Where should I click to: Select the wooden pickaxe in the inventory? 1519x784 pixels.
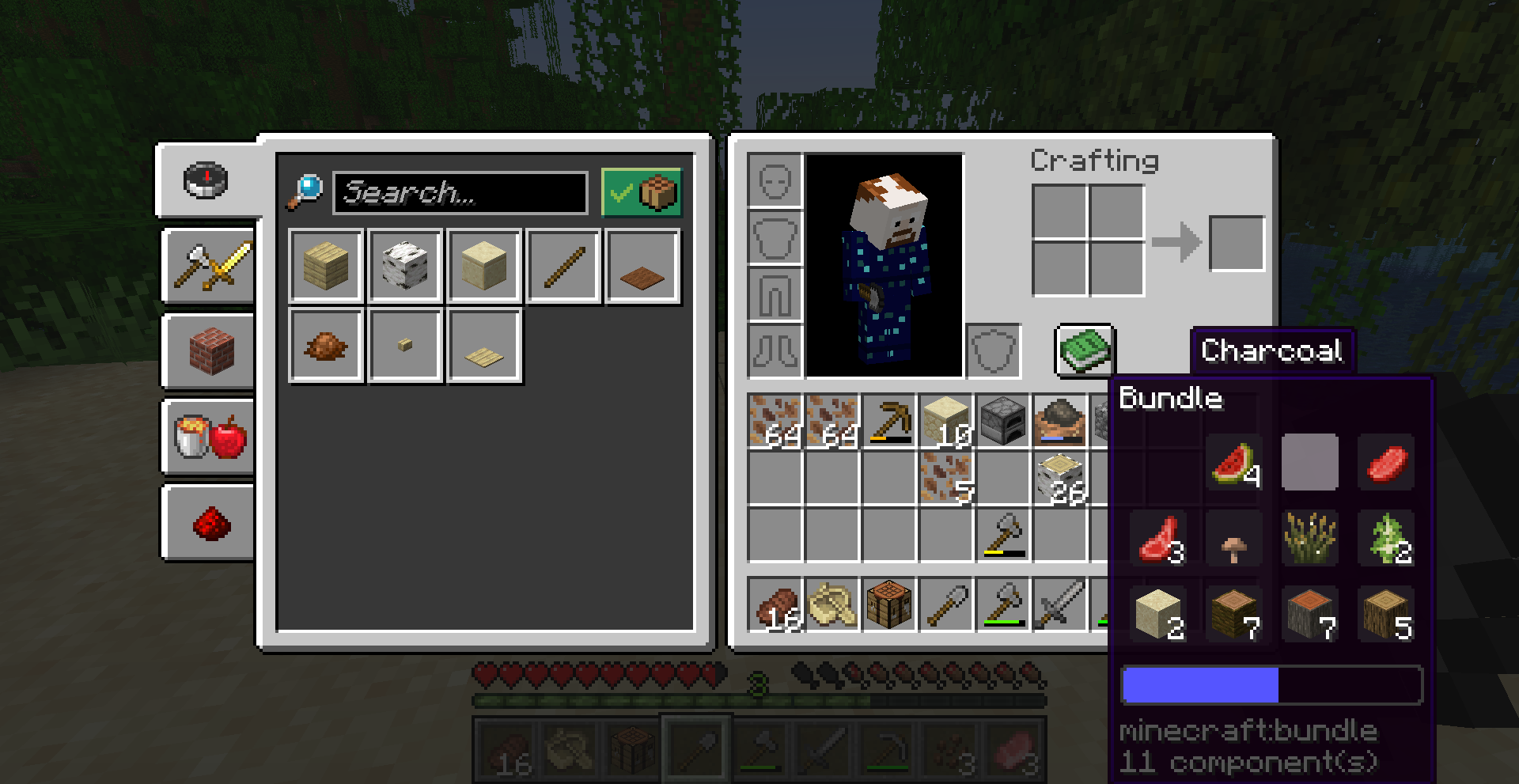pos(889,421)
